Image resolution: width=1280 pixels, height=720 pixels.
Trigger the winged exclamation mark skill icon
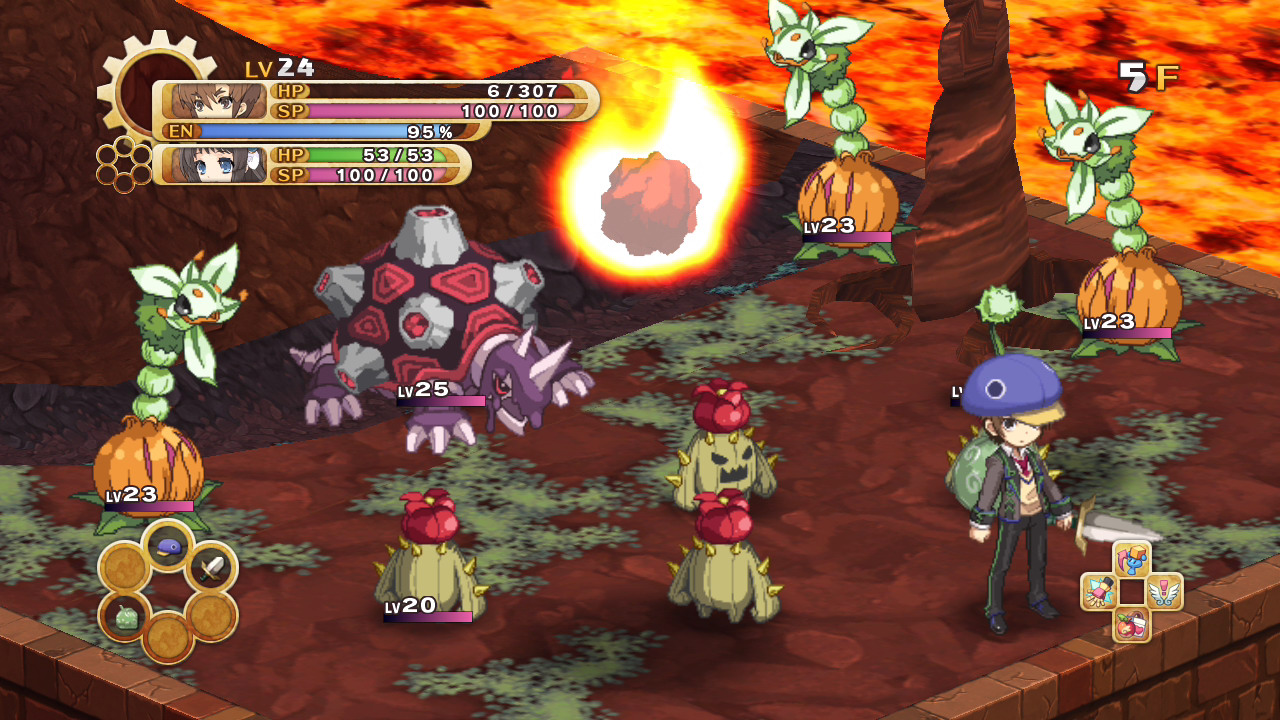click(x=1164, y=592)
